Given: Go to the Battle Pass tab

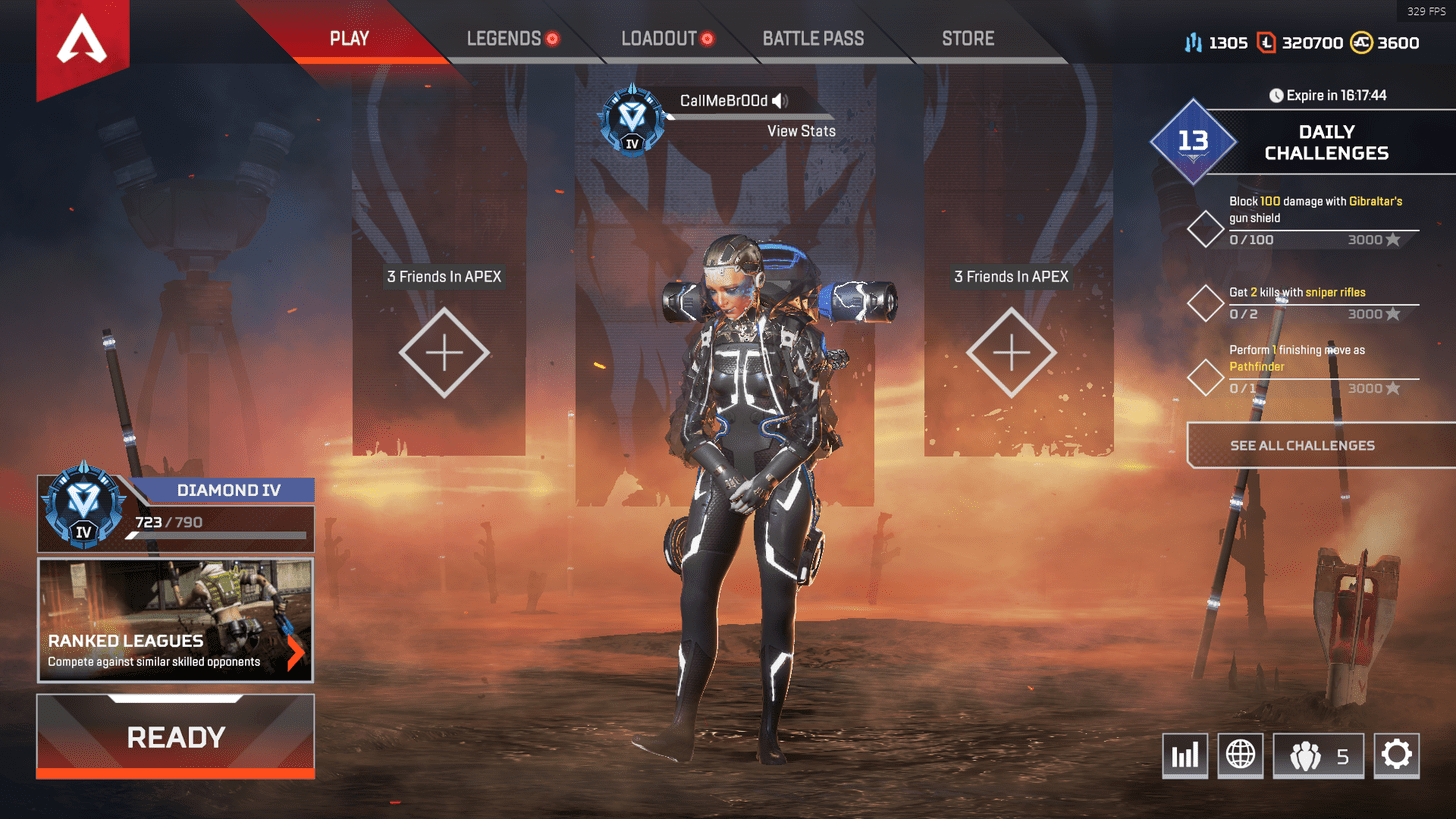Looking at the screenshot, I should click(813, 39).
